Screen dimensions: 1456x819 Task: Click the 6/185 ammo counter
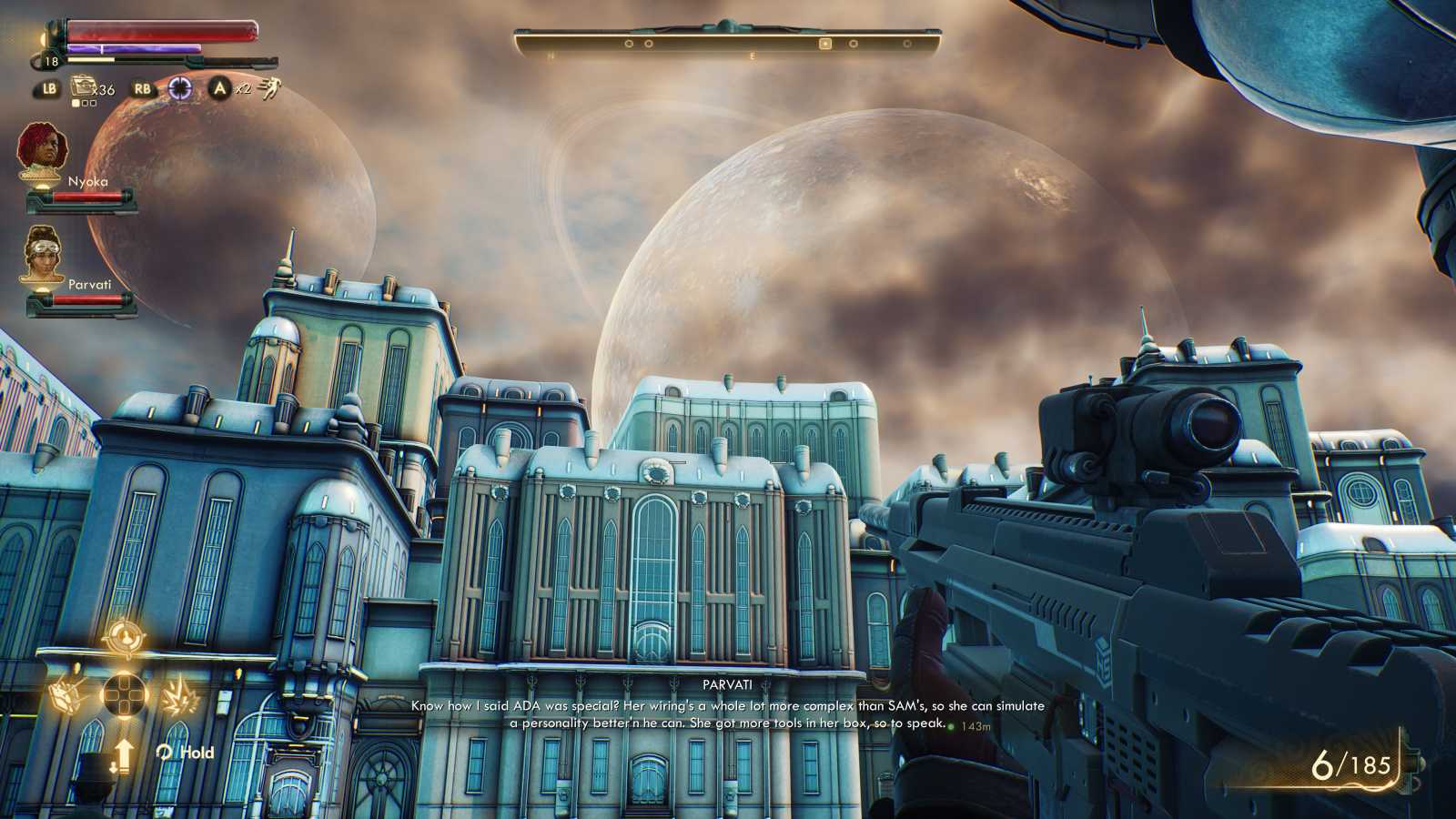coord(1350,764)
